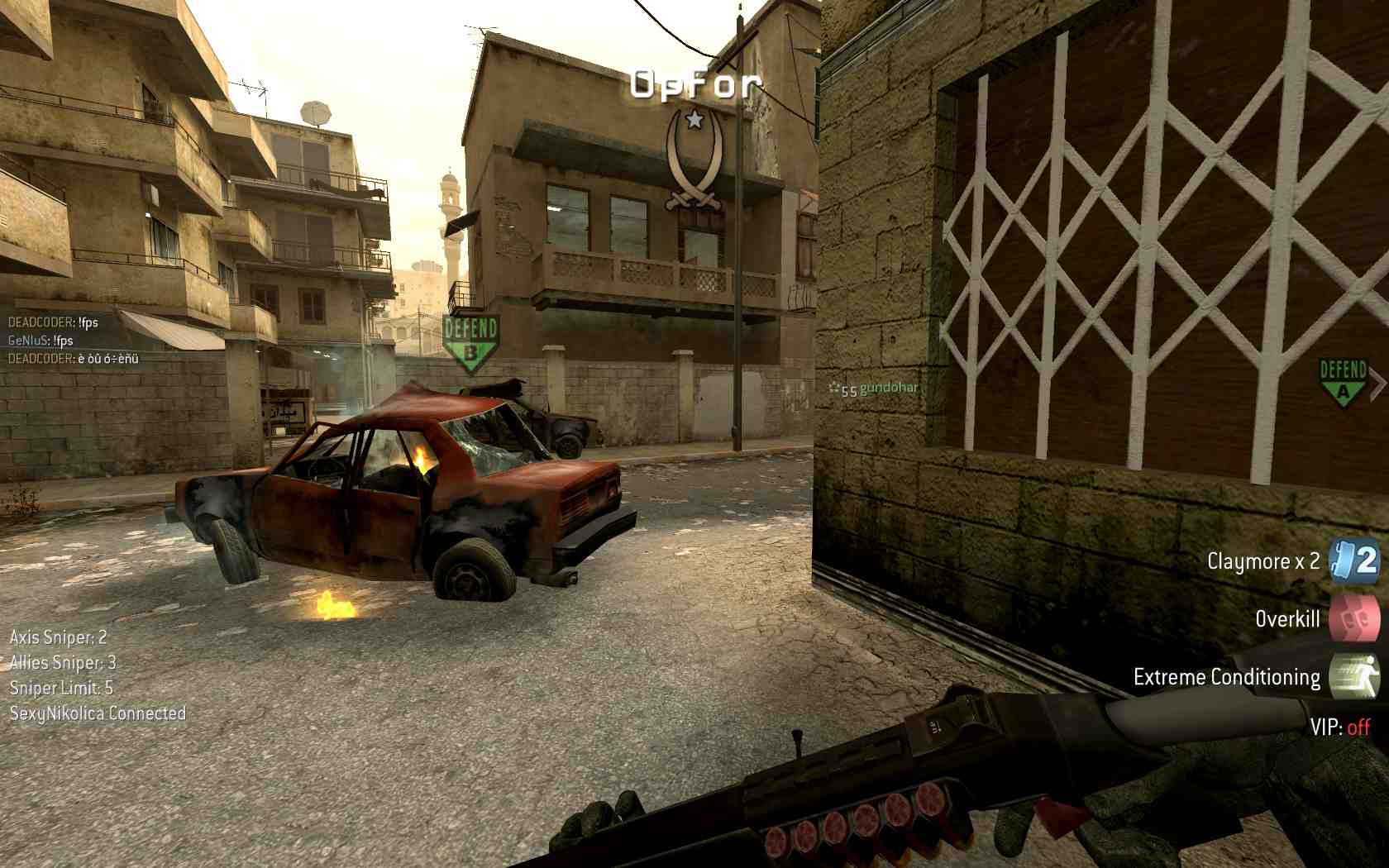Click the OpFor faction emblem
This screenshot has width=1389, height=868.
pyautogui.click(x=694, y=159)
